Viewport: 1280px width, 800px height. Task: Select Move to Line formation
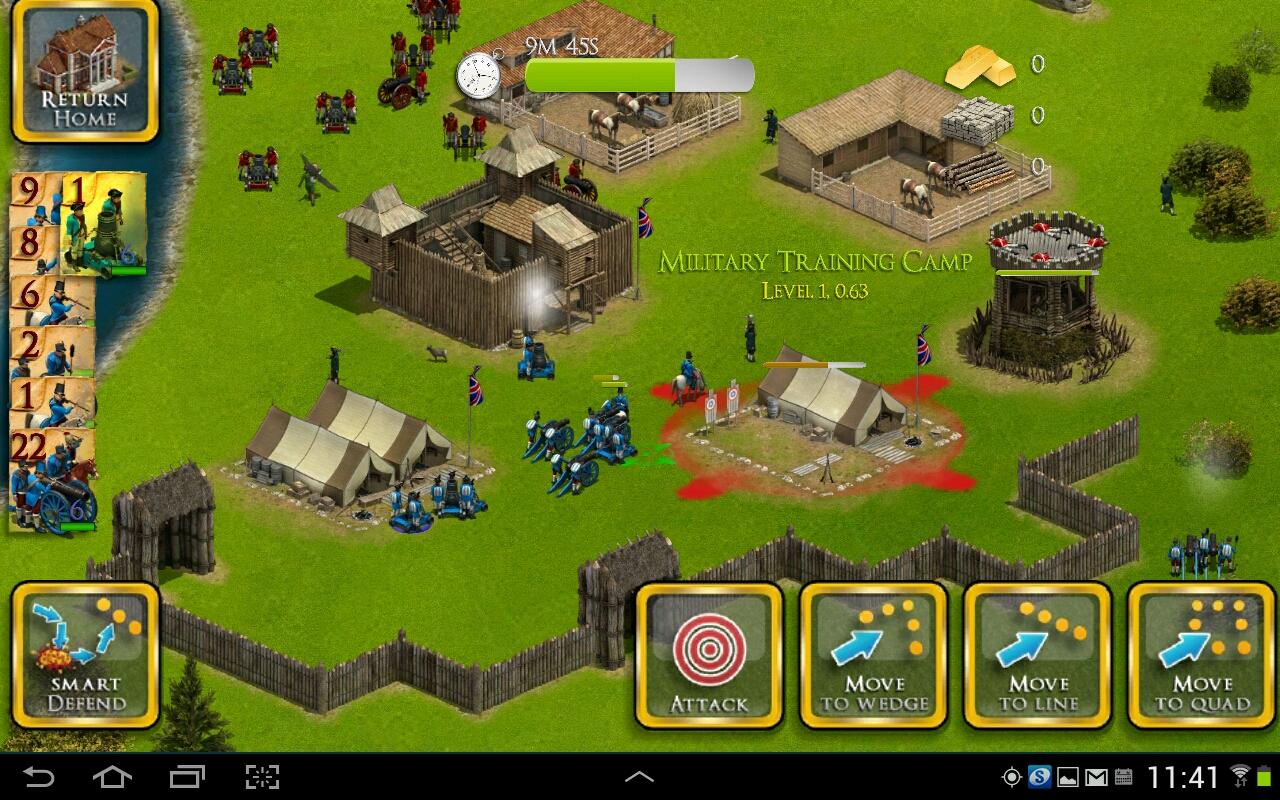point(1037,655)
